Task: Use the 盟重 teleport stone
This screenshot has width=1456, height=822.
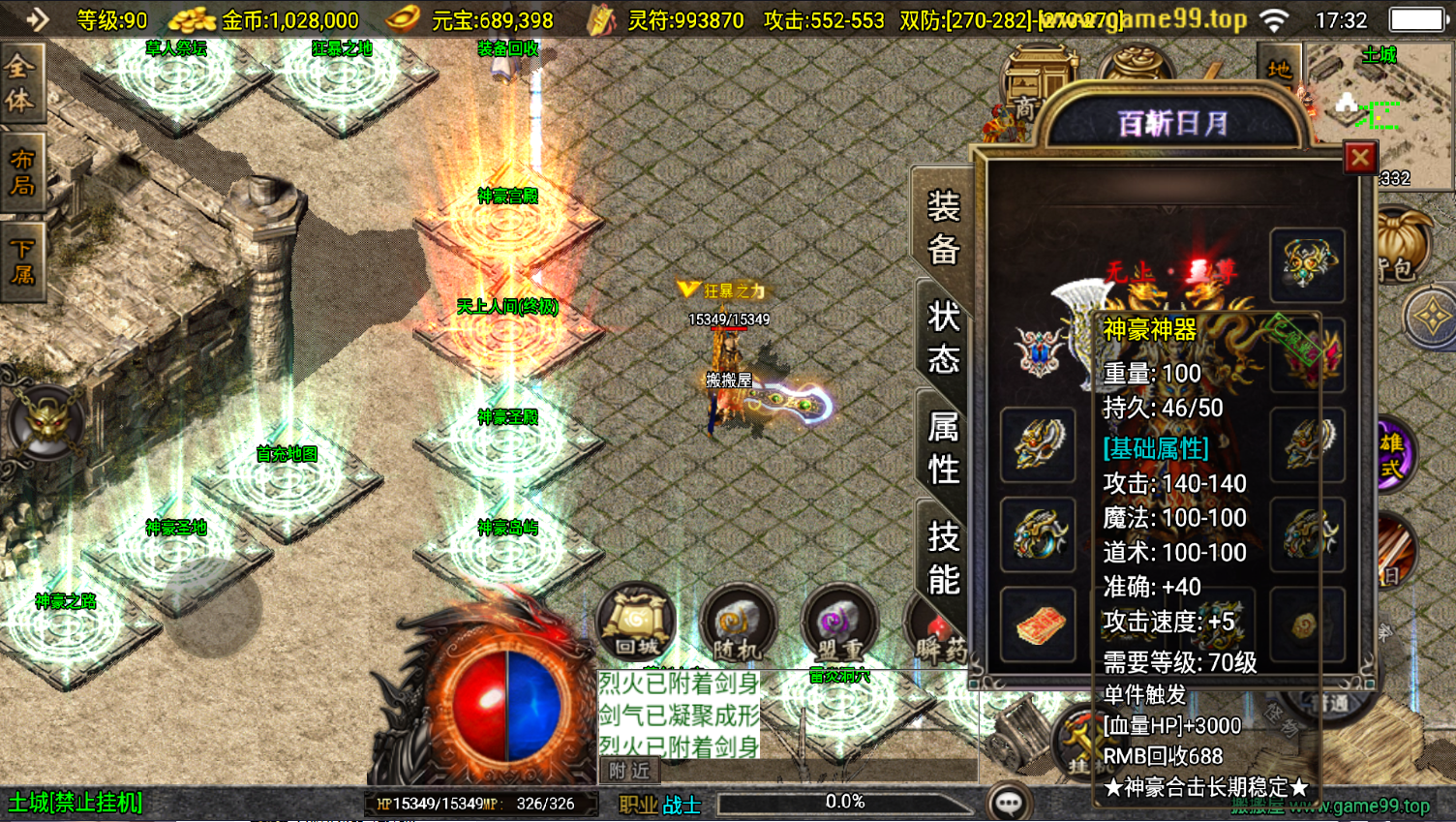Action: [x=839, y=624]
